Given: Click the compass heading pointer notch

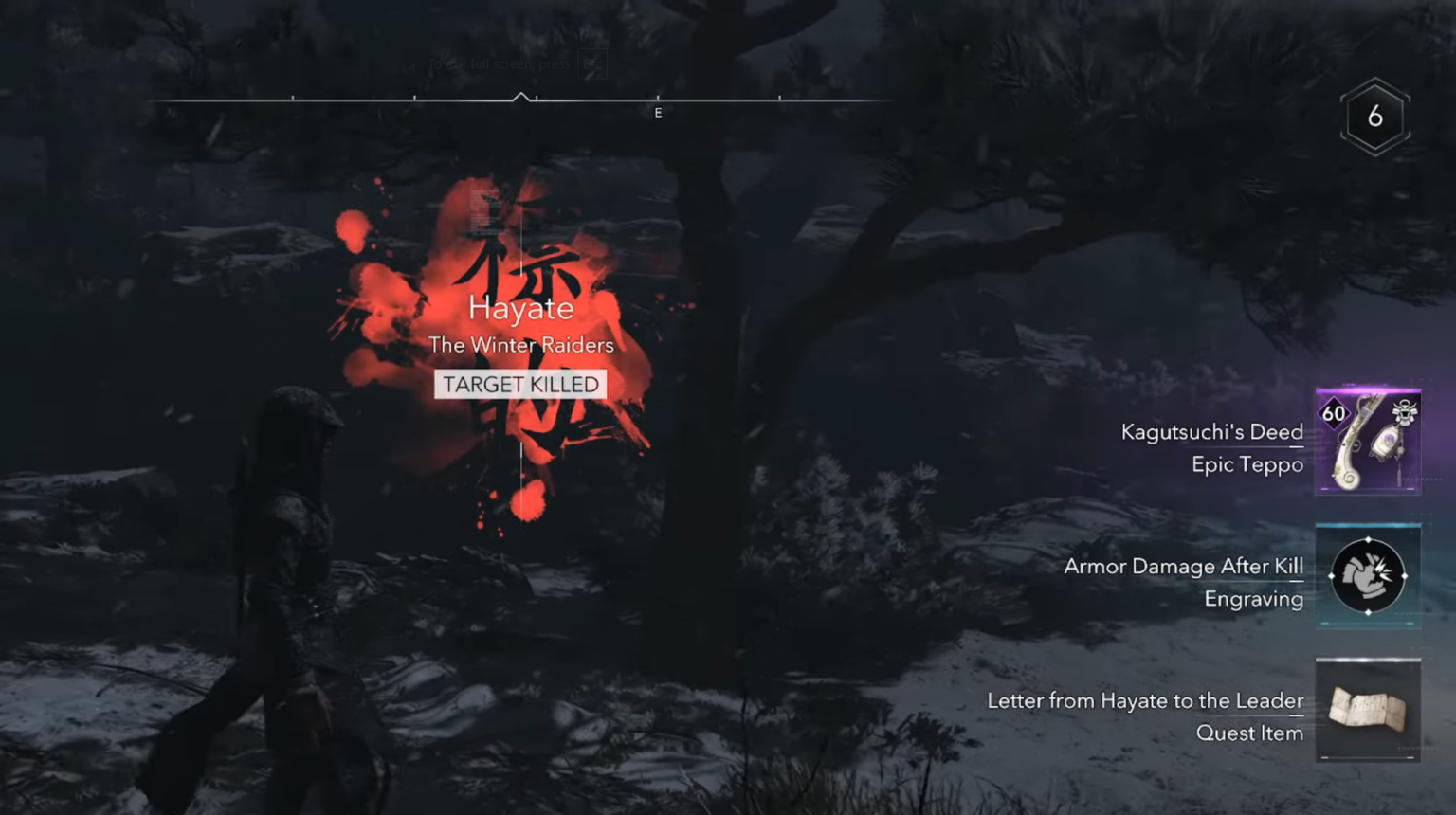Looking at the screenshot, I should click(x=522, y=98).
